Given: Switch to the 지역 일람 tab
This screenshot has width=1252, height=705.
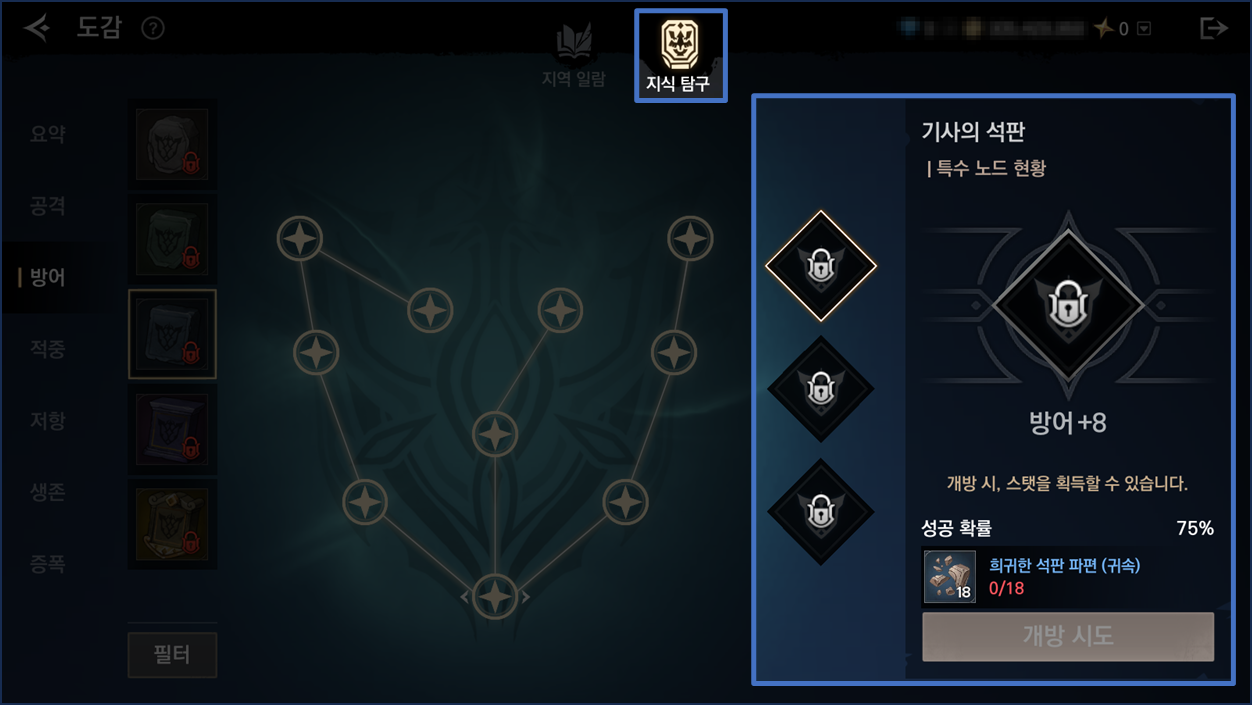Looking at the screenshot, I should (x=573, y=56).
